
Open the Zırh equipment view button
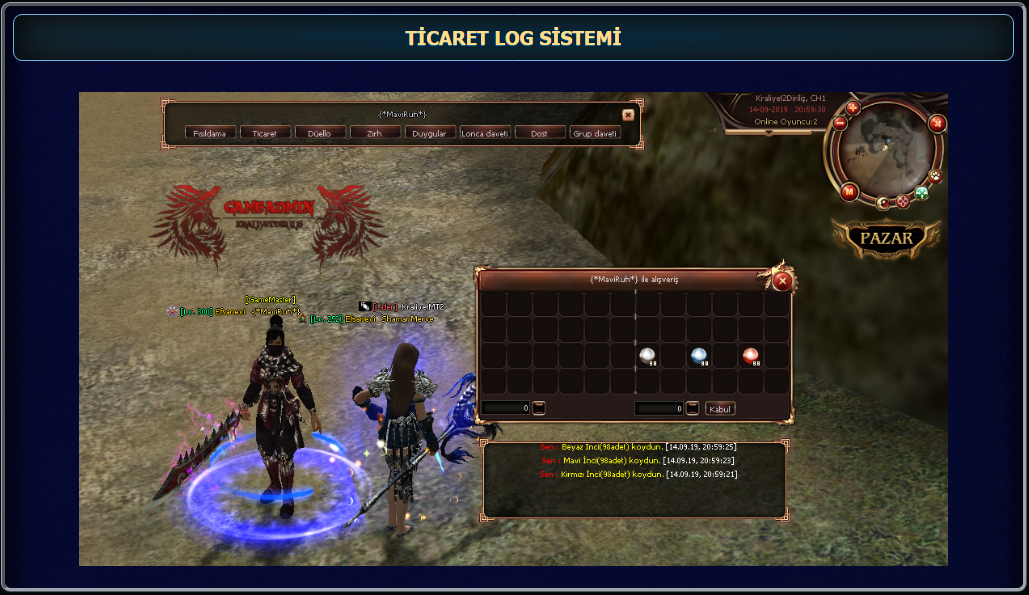coord(375,133)
